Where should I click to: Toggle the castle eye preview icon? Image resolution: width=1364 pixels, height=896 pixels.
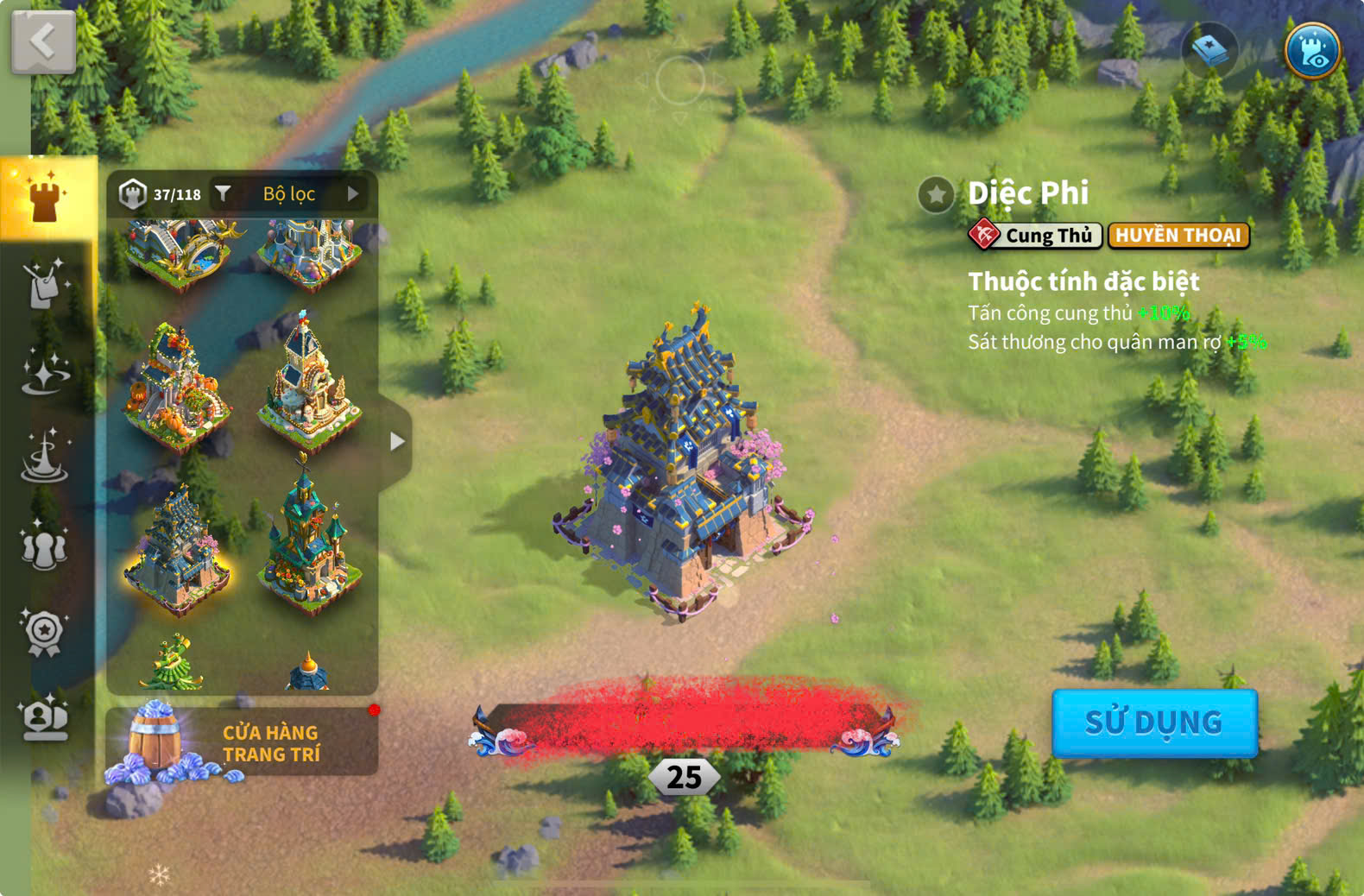pos(1312,51)
